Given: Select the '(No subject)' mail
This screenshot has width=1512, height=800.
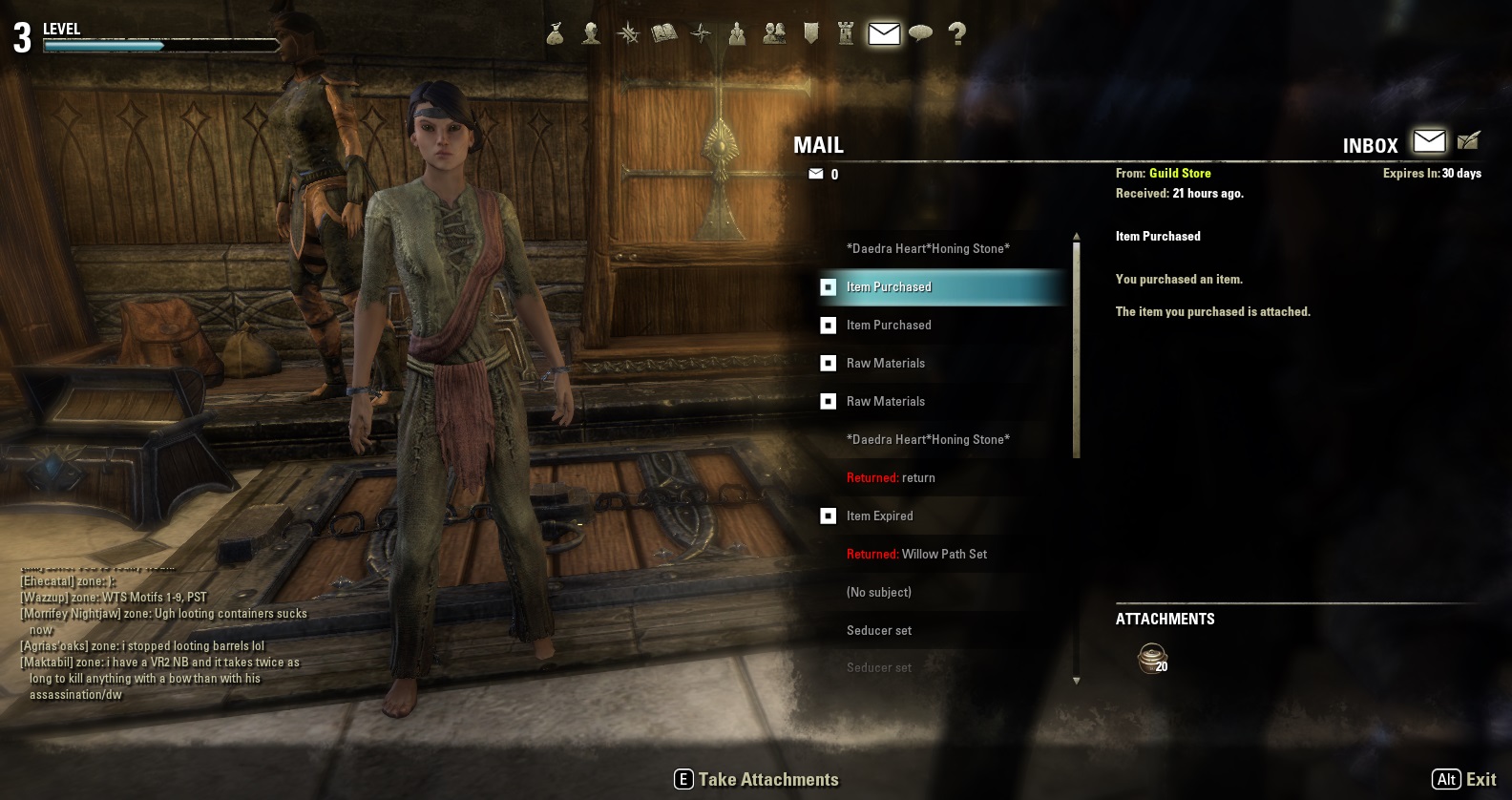Looking at the screenshot, I should coord(878,592).
